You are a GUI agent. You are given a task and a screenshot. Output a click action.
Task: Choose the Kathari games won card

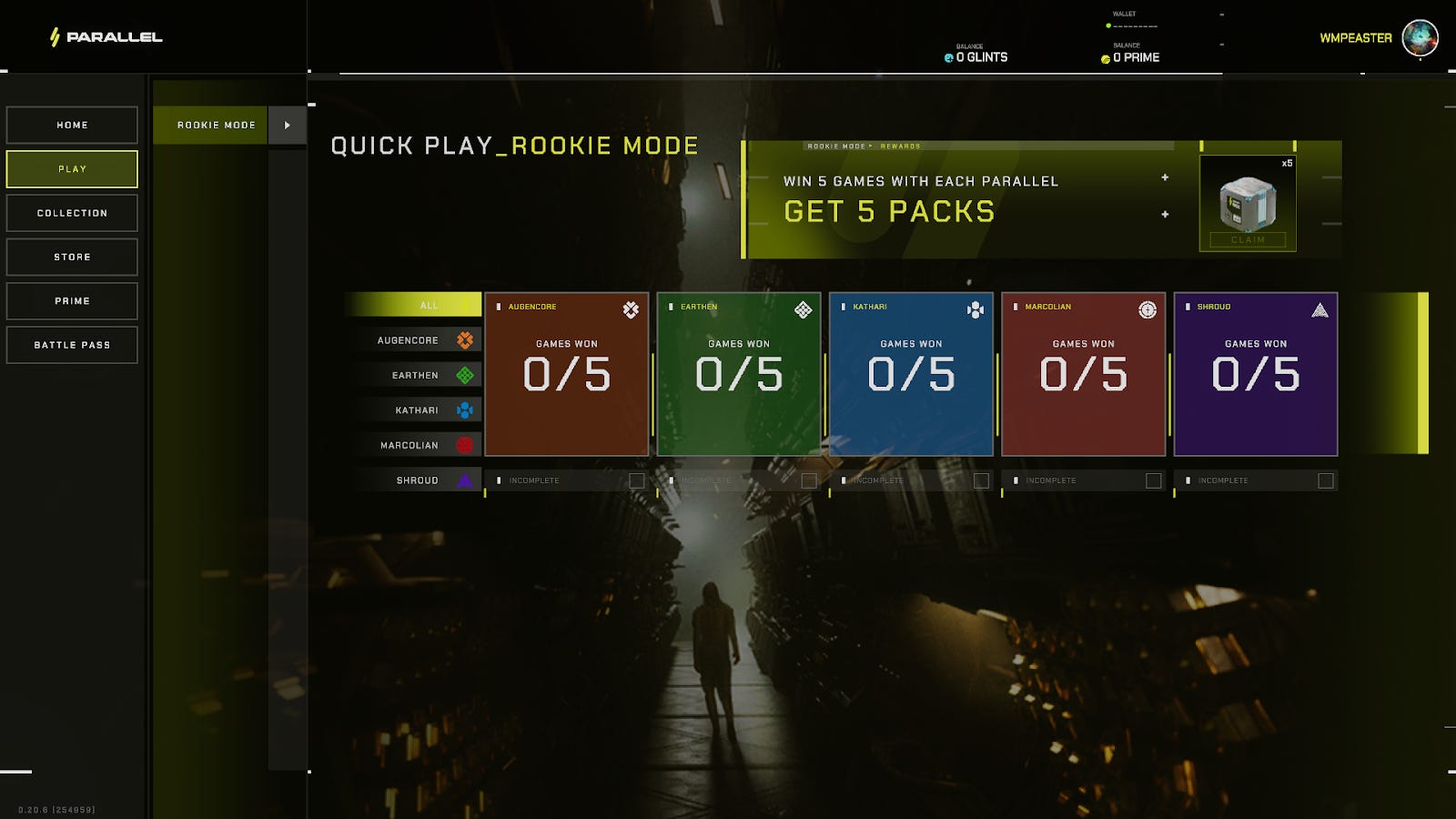click(x=911, y=374)
